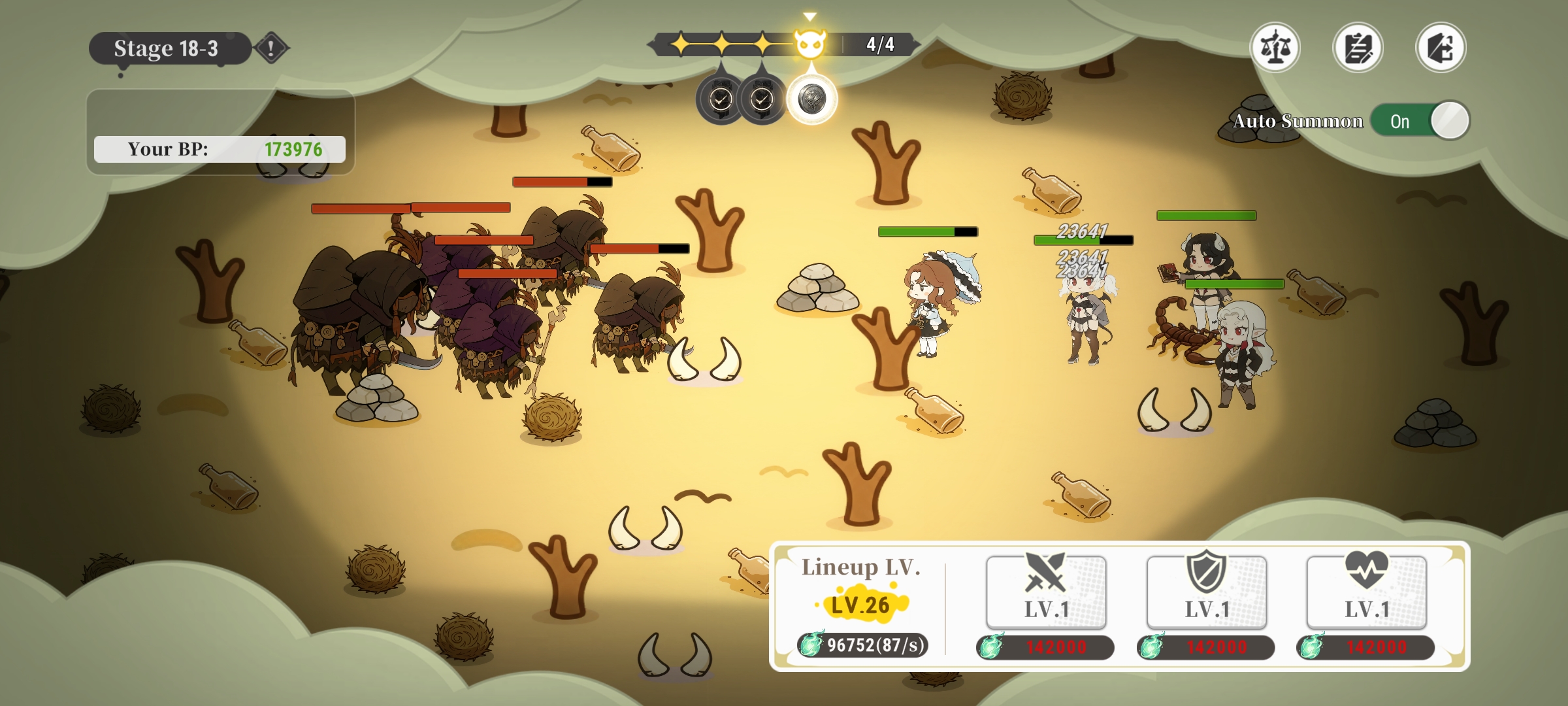This screenshot has width=1568, height=706.
Task: Tap the Lineup LV.26 badge
Action: pyautogui.click(x=860, y=605)
